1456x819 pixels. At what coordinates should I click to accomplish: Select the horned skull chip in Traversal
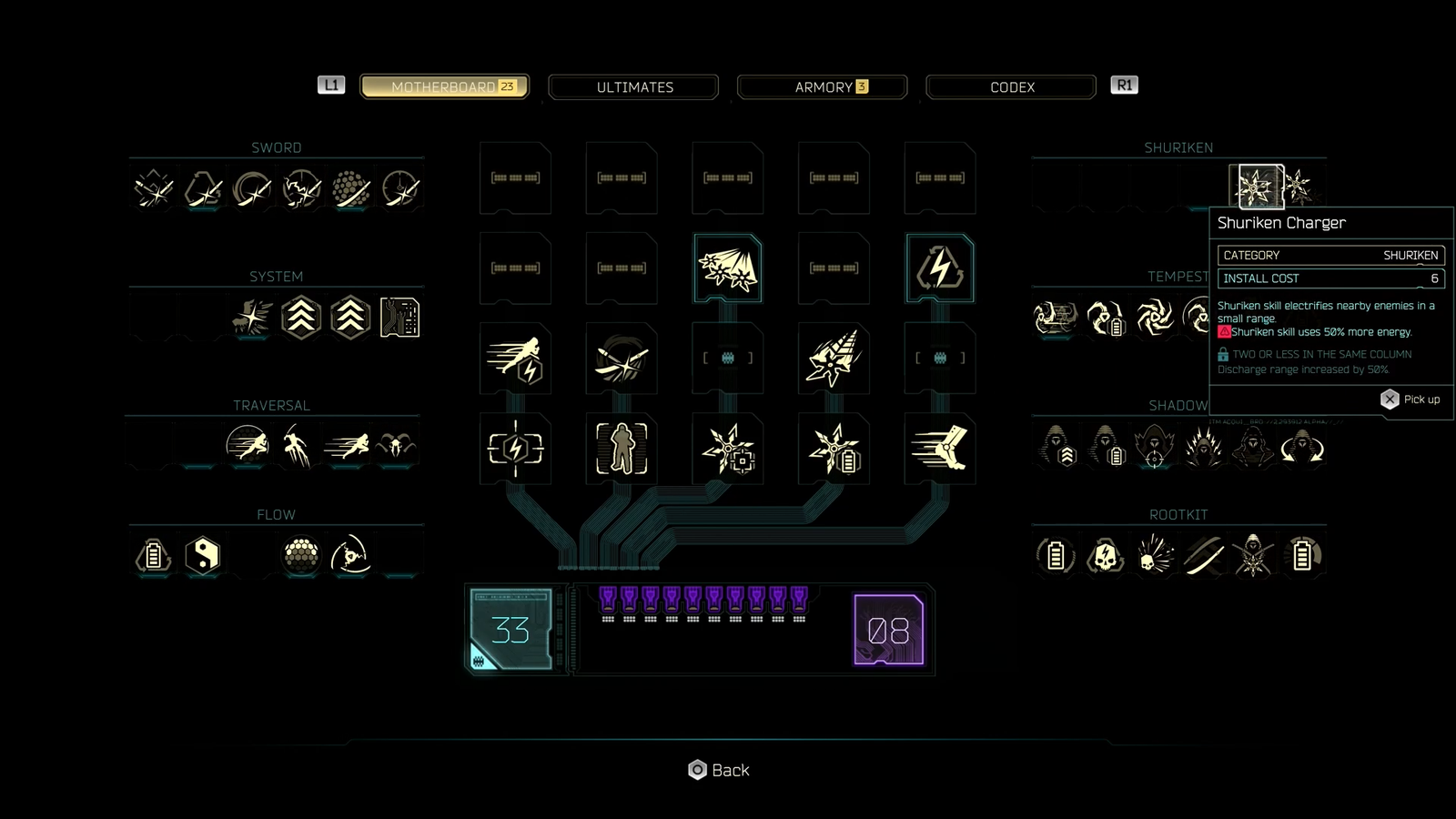pyautogui.click(x=396, y=447)
